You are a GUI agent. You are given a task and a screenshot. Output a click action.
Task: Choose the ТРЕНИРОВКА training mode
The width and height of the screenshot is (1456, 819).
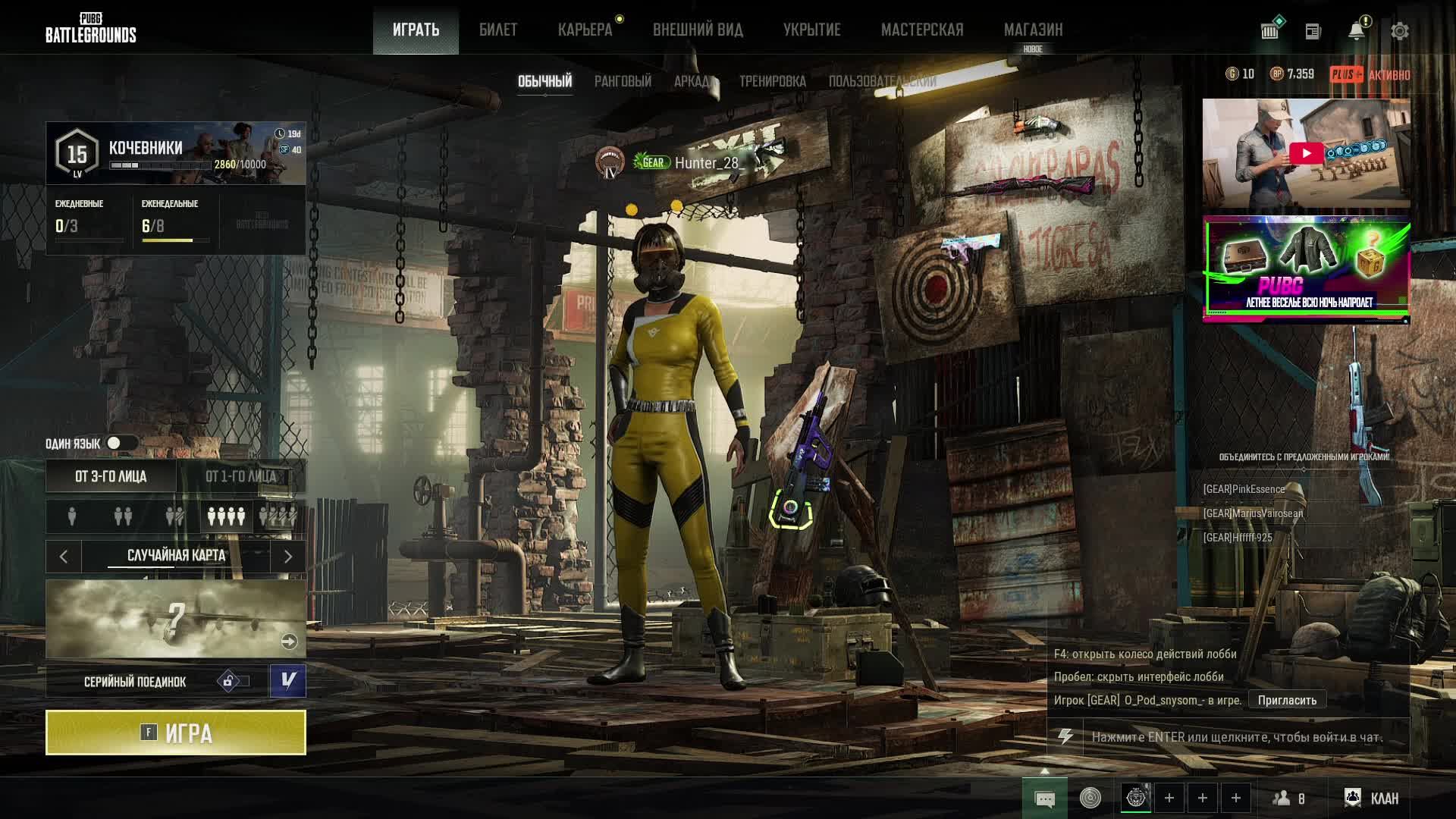pyautogui.click(x=772, y=81)
